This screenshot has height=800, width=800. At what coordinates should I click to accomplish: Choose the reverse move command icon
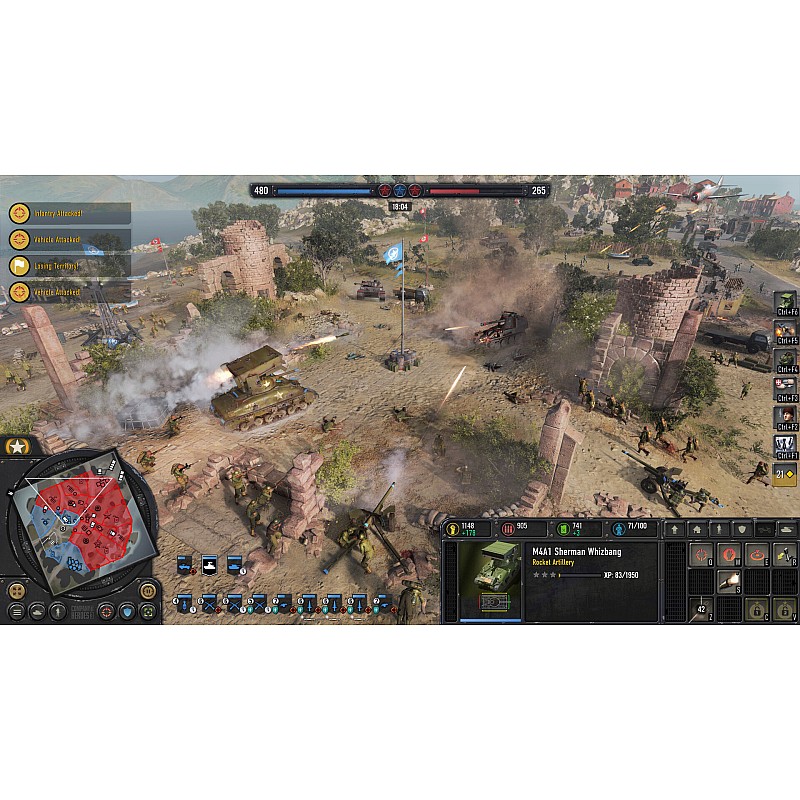coord(785,555)
